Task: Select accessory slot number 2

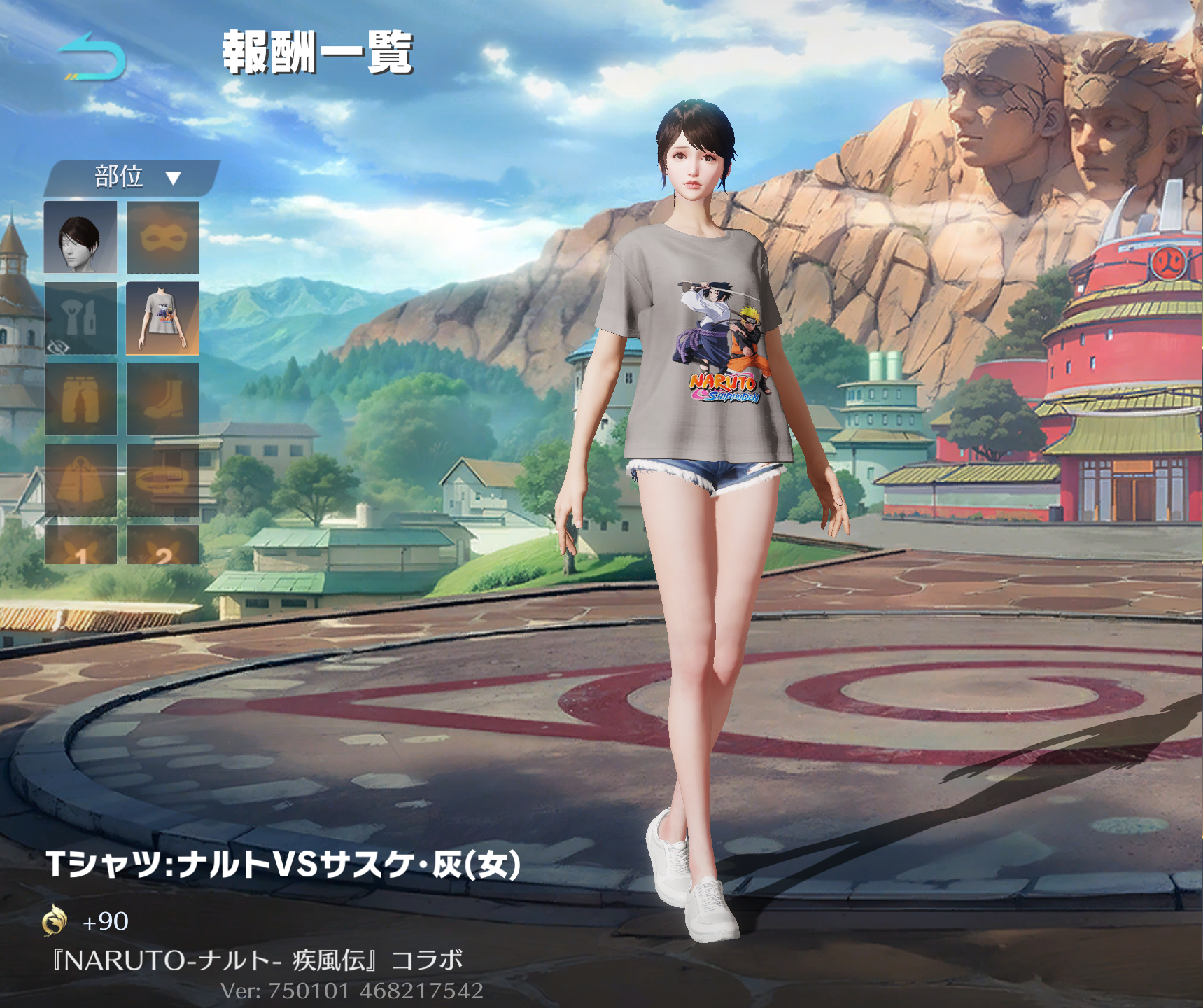Action: (162, 546)
